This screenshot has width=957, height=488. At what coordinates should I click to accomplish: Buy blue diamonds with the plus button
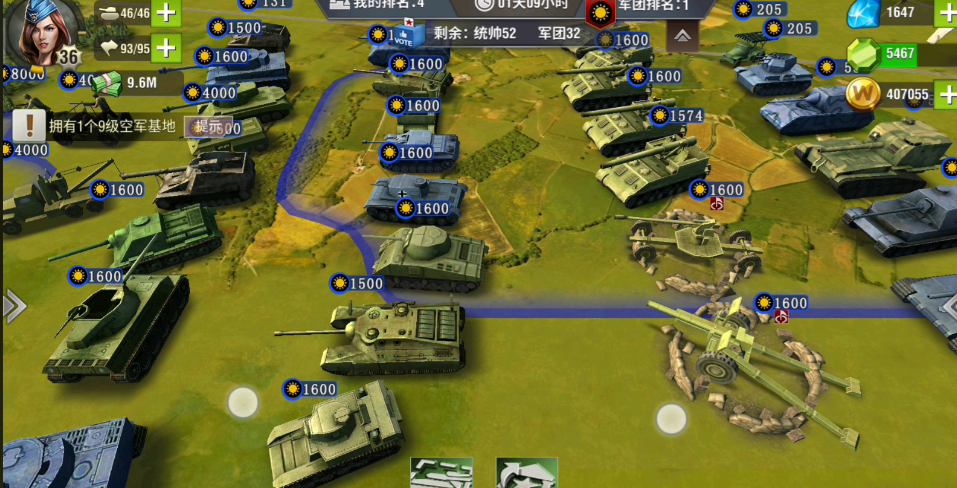(x=945, y=13)
